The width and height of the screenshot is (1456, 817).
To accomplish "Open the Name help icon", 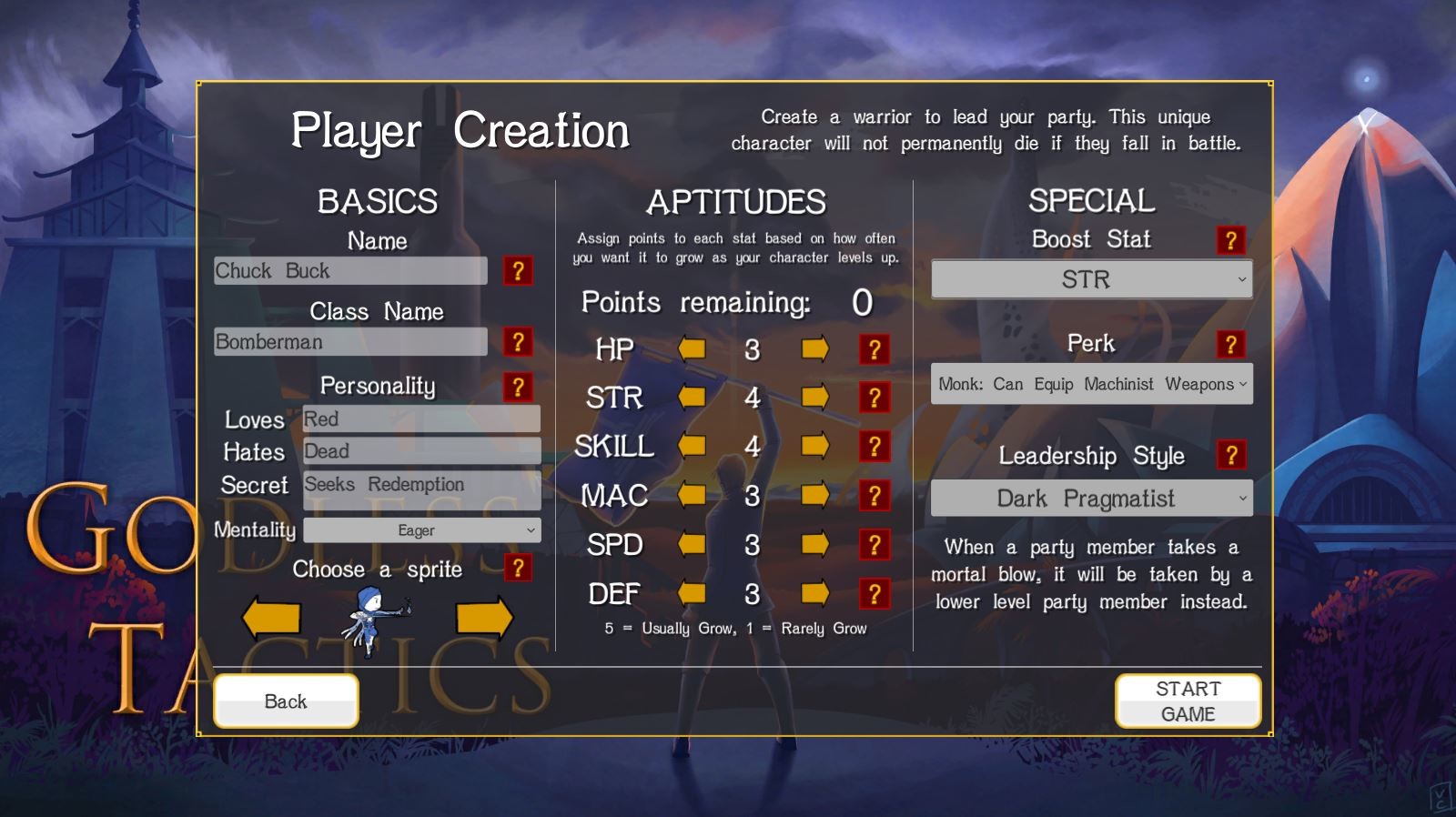I will [519, 270].
